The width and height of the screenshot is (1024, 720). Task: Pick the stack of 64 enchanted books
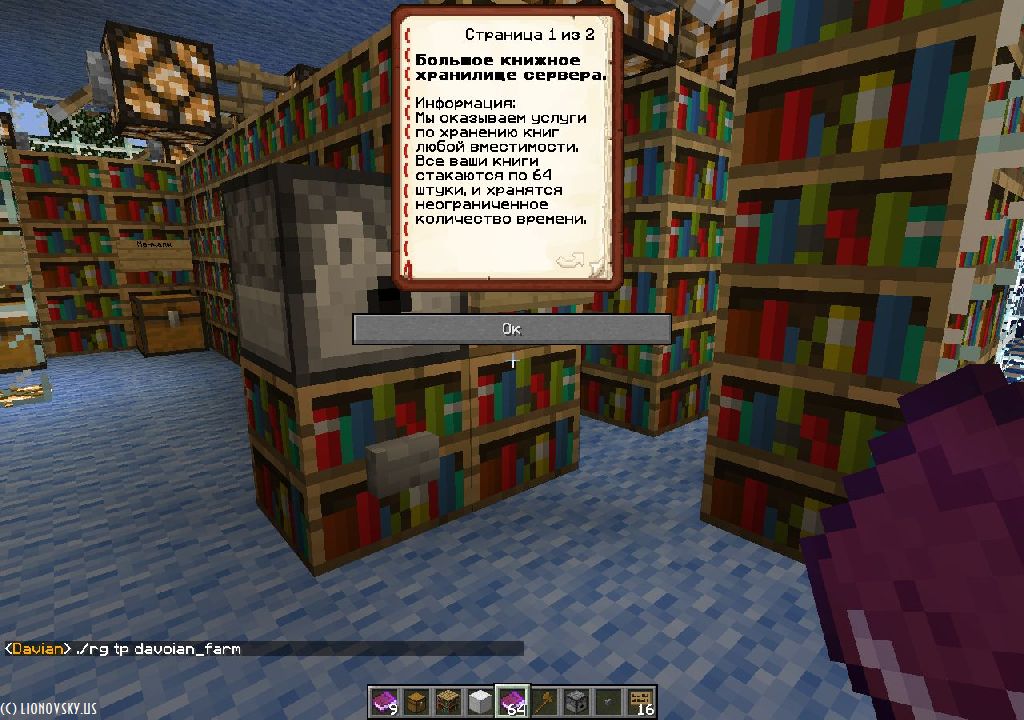click(513, 702)
